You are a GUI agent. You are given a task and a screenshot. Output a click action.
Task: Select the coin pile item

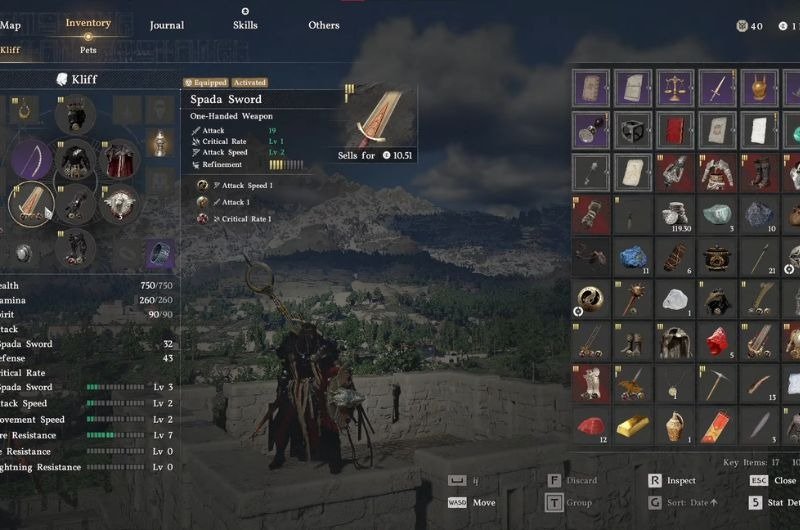[675, 214]
